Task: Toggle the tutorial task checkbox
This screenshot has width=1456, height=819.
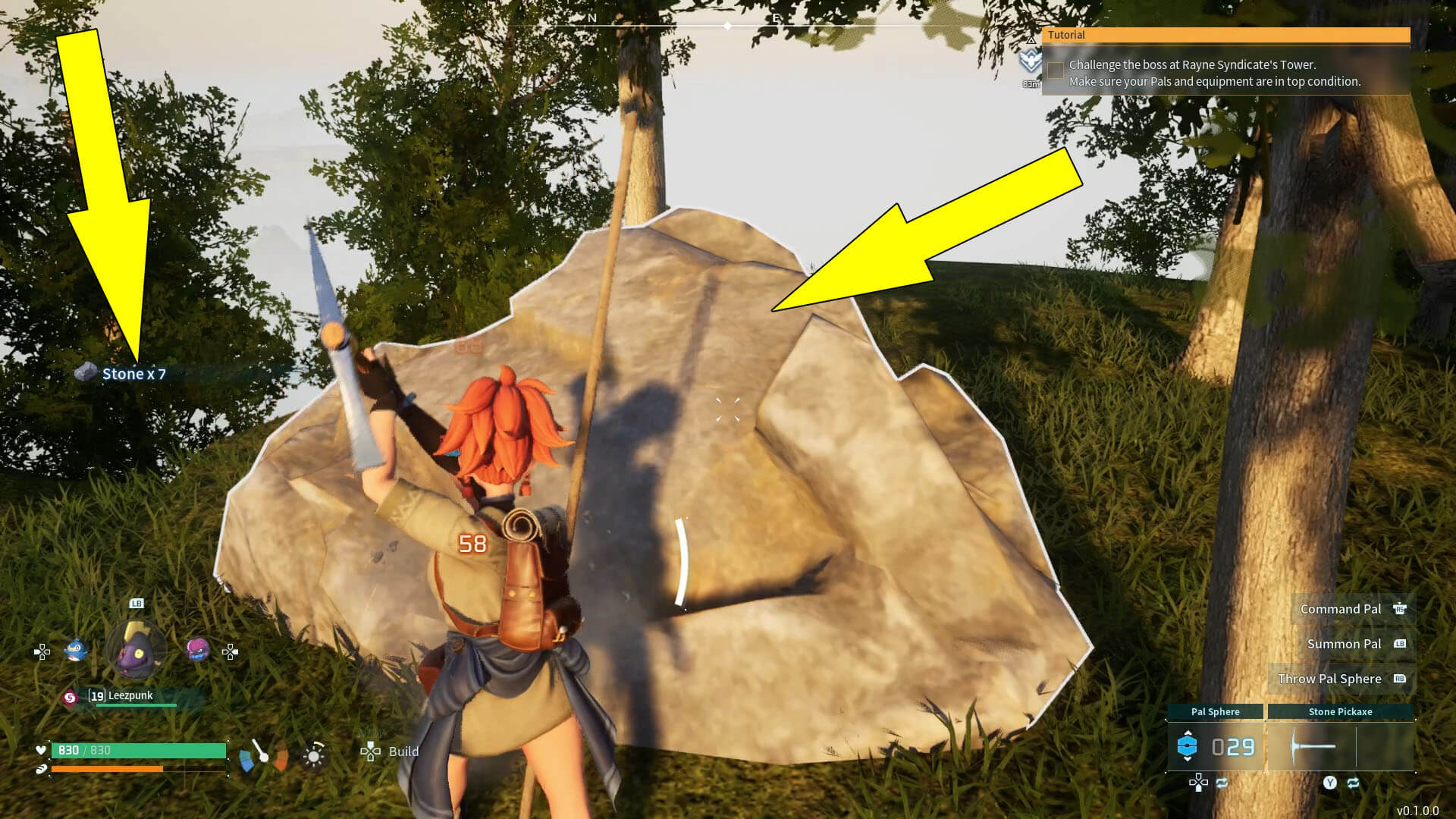Action: coord(1055,71)
